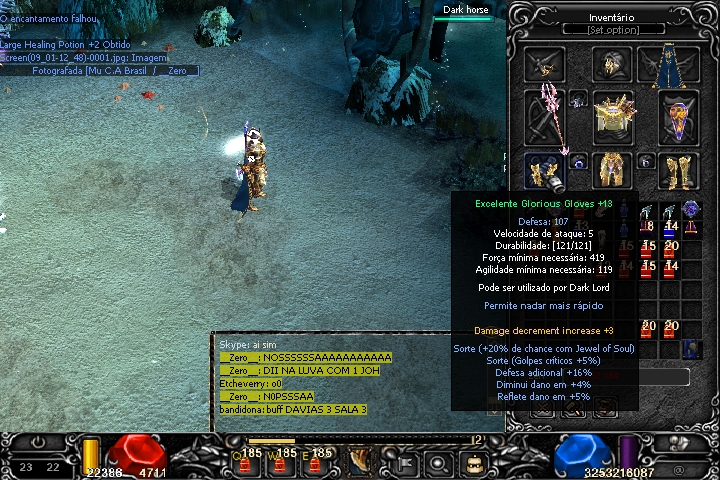Click the flag button on the bottom bar
Screen dimensions: 720x480
coord(407,464)
